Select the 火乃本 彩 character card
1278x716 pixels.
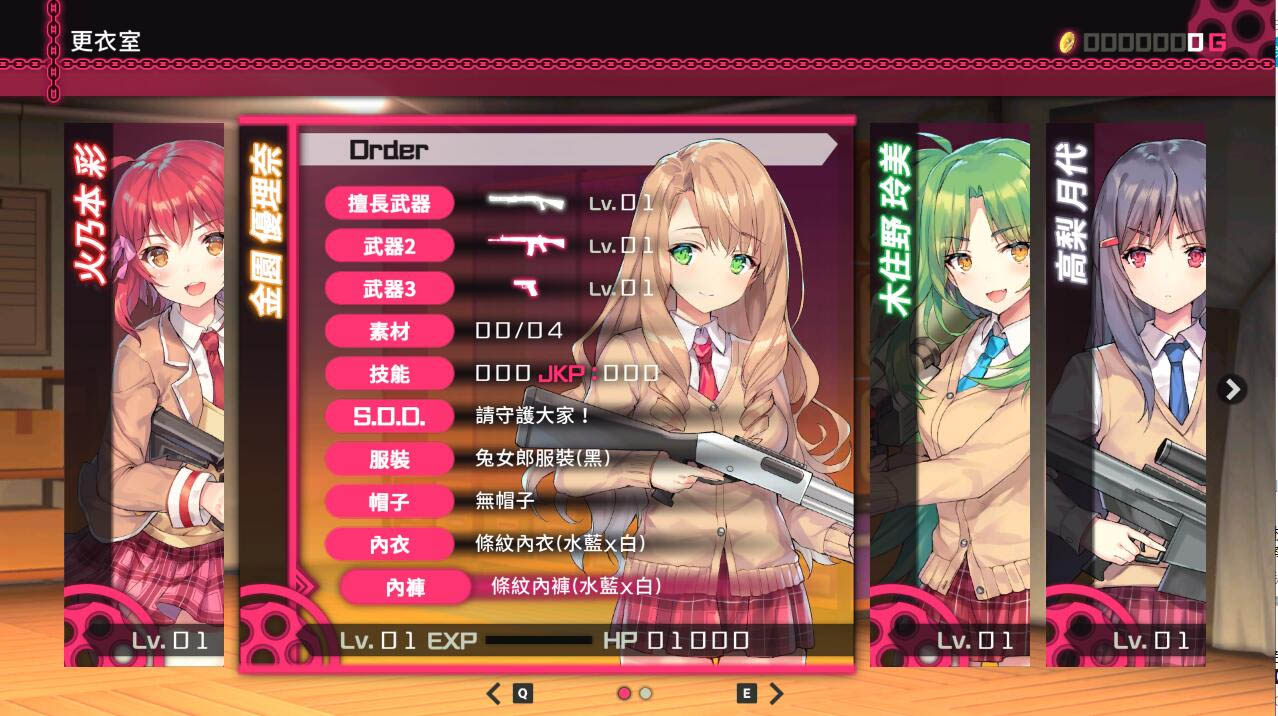(x=144, y=394)
